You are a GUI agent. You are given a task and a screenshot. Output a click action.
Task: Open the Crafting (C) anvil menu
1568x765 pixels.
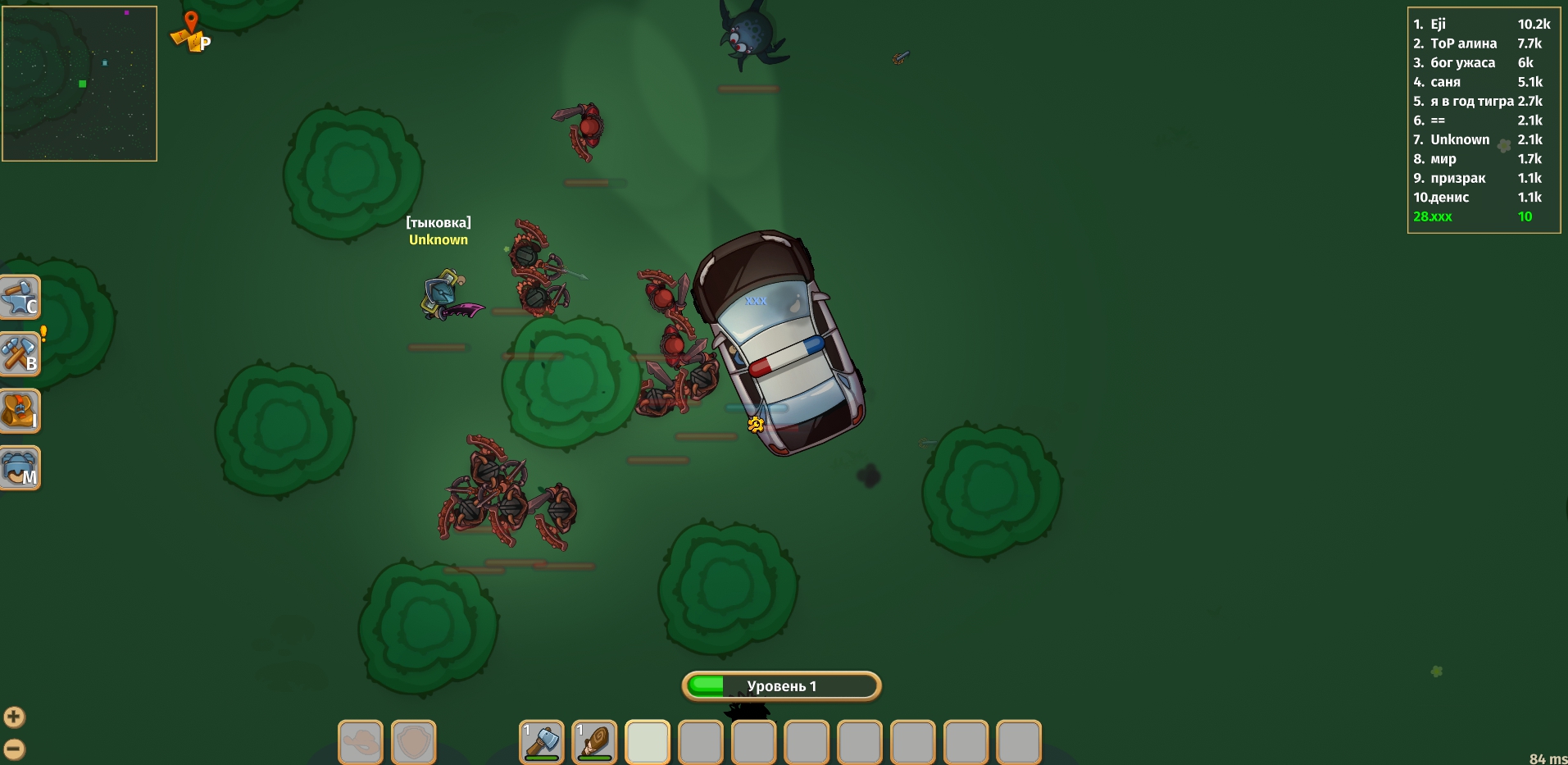point(20,296)
